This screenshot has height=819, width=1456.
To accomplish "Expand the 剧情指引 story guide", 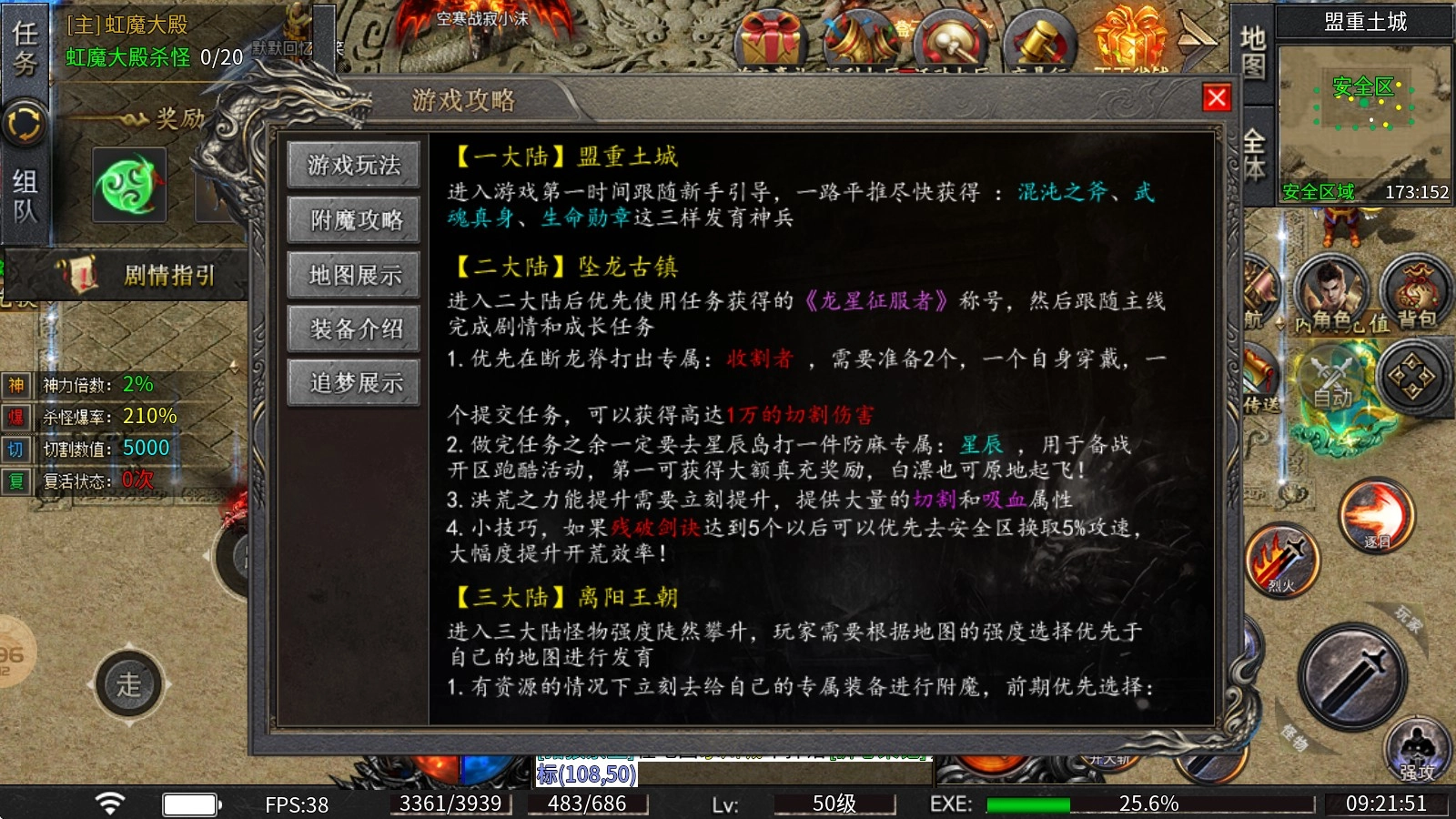I will [x=168, y=276].
